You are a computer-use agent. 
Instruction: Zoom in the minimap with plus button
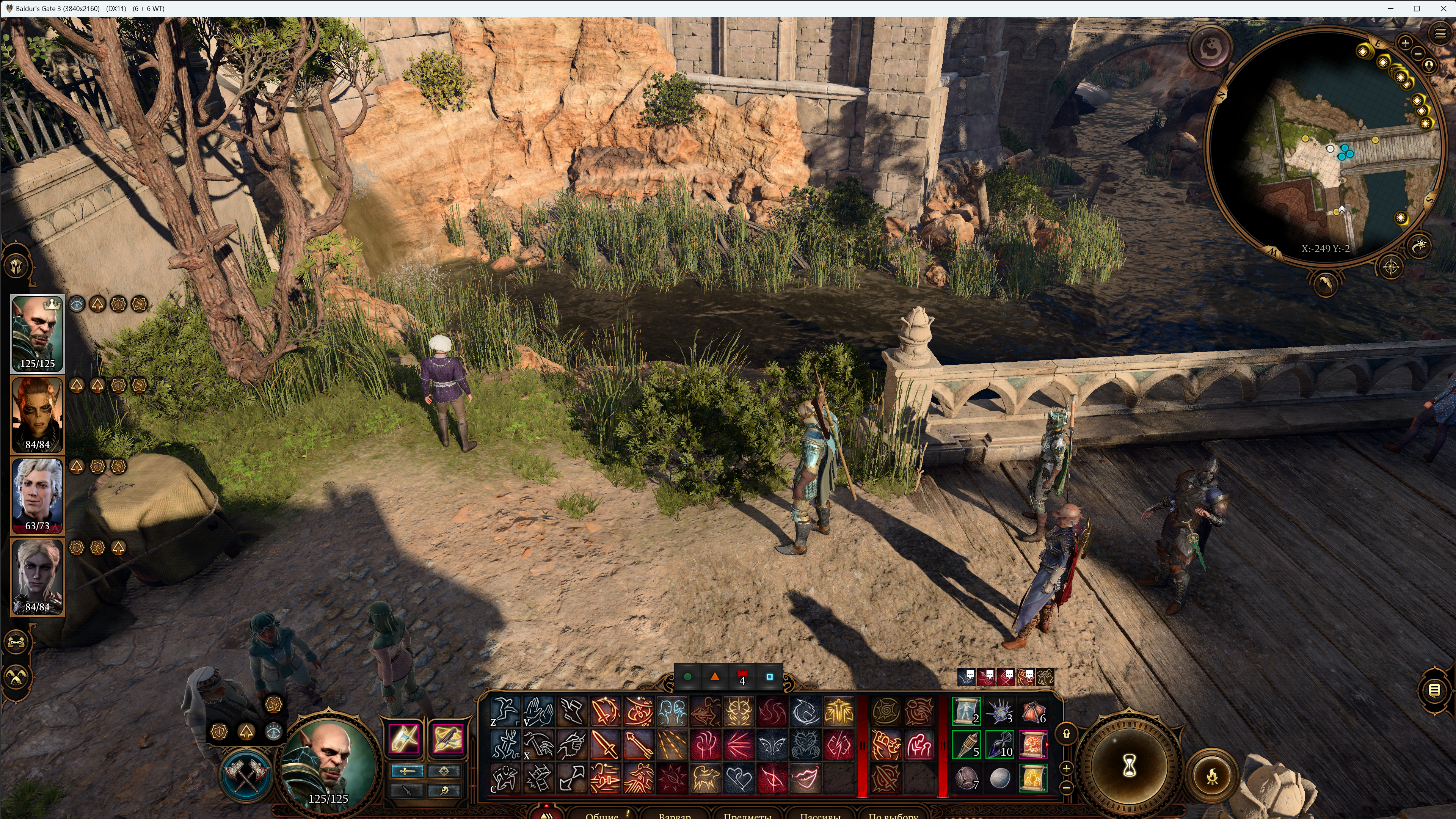tap(1405, 43)
